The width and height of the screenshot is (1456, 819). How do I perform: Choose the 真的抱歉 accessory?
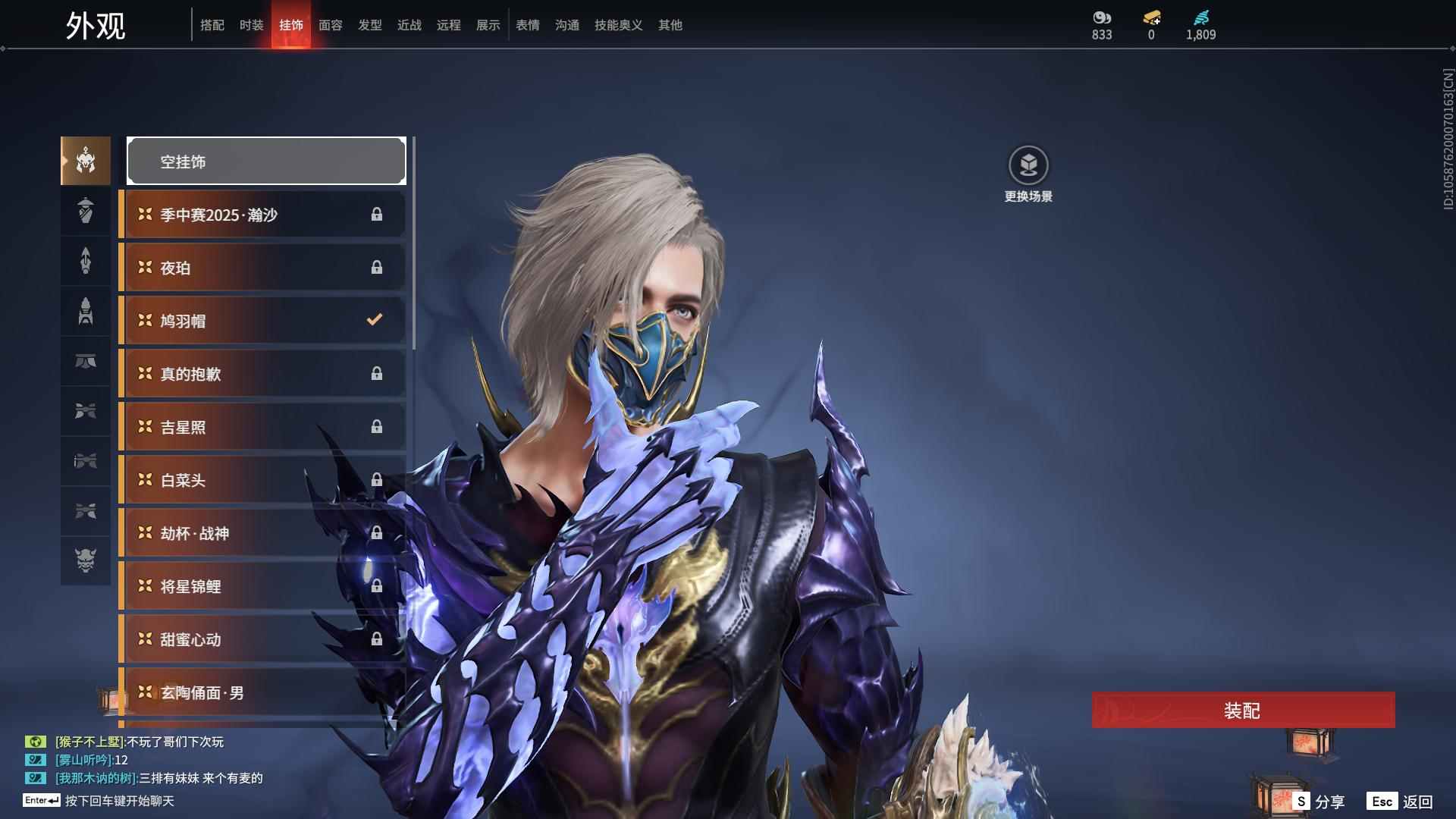point(262,374)
